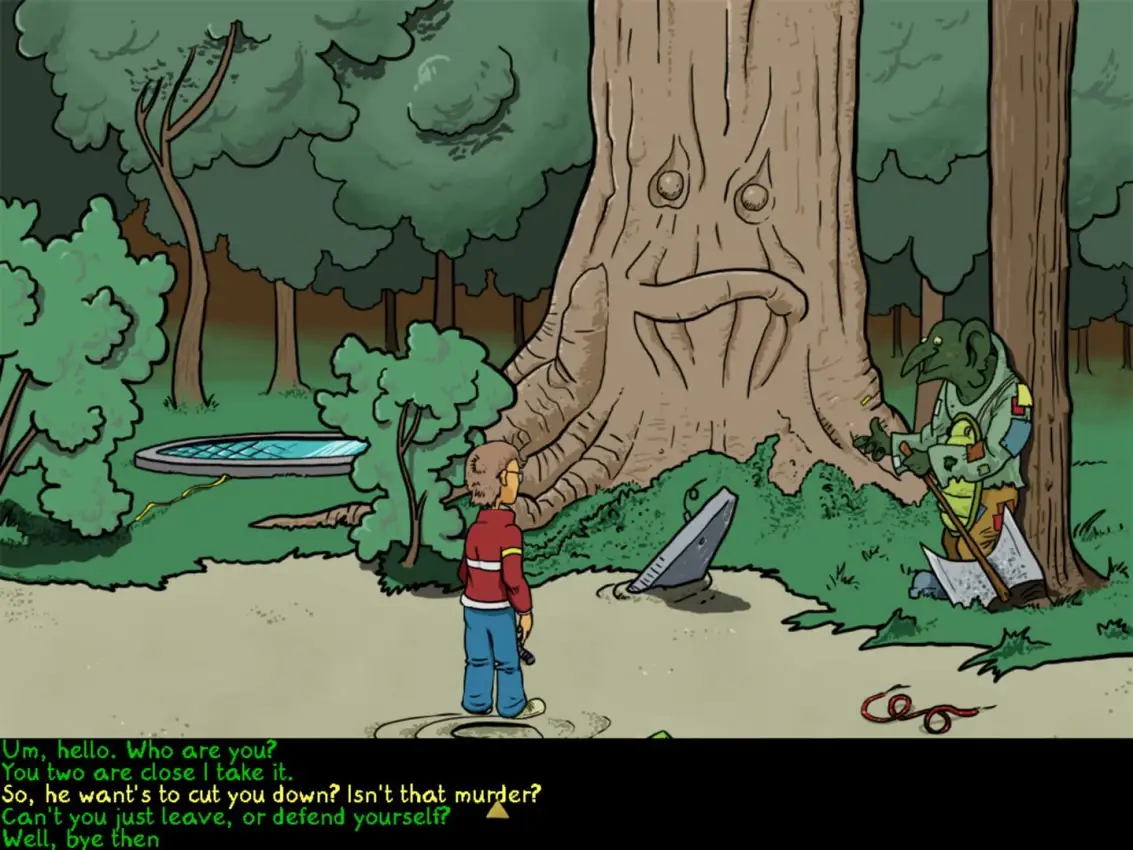Ask "Can't you just leave, or defend yourself?"
1133x850 pixels.
(226, 818)
